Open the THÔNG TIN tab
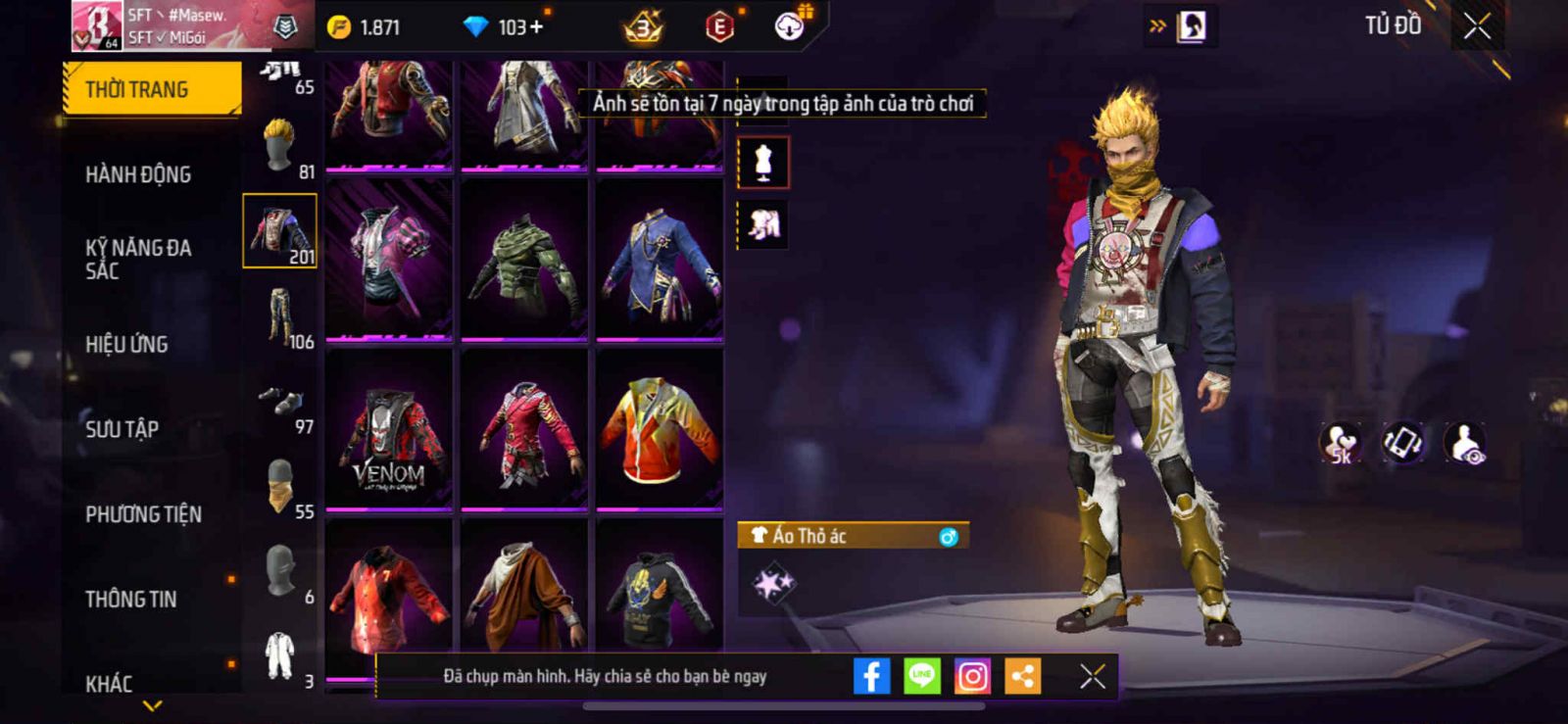 tap(130, 599)
